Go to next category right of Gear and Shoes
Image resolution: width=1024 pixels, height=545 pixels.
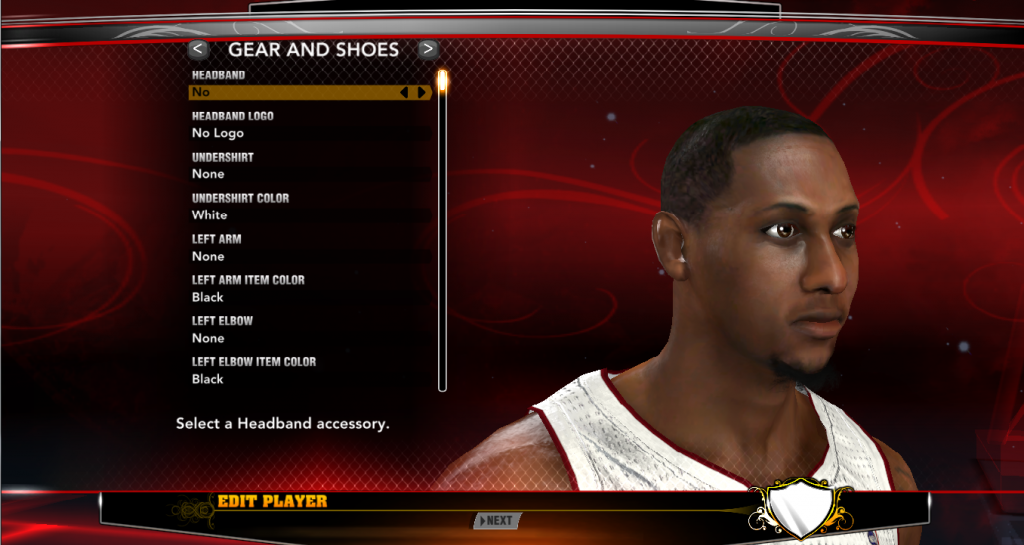coord(428,48)
